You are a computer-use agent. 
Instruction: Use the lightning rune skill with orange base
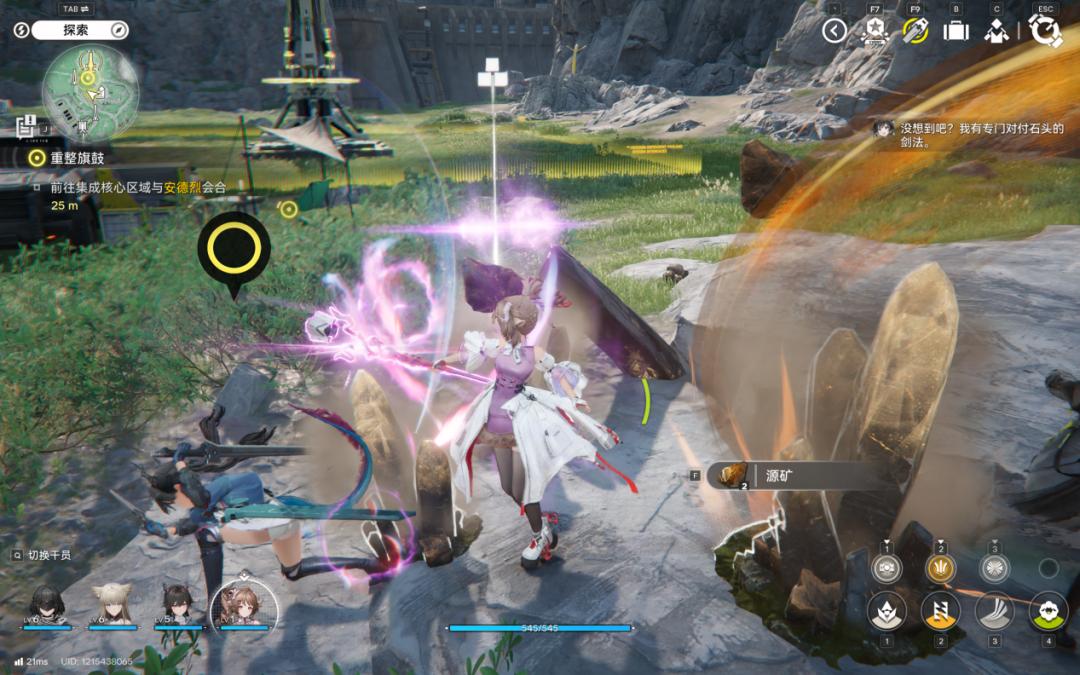click(940, 610)
